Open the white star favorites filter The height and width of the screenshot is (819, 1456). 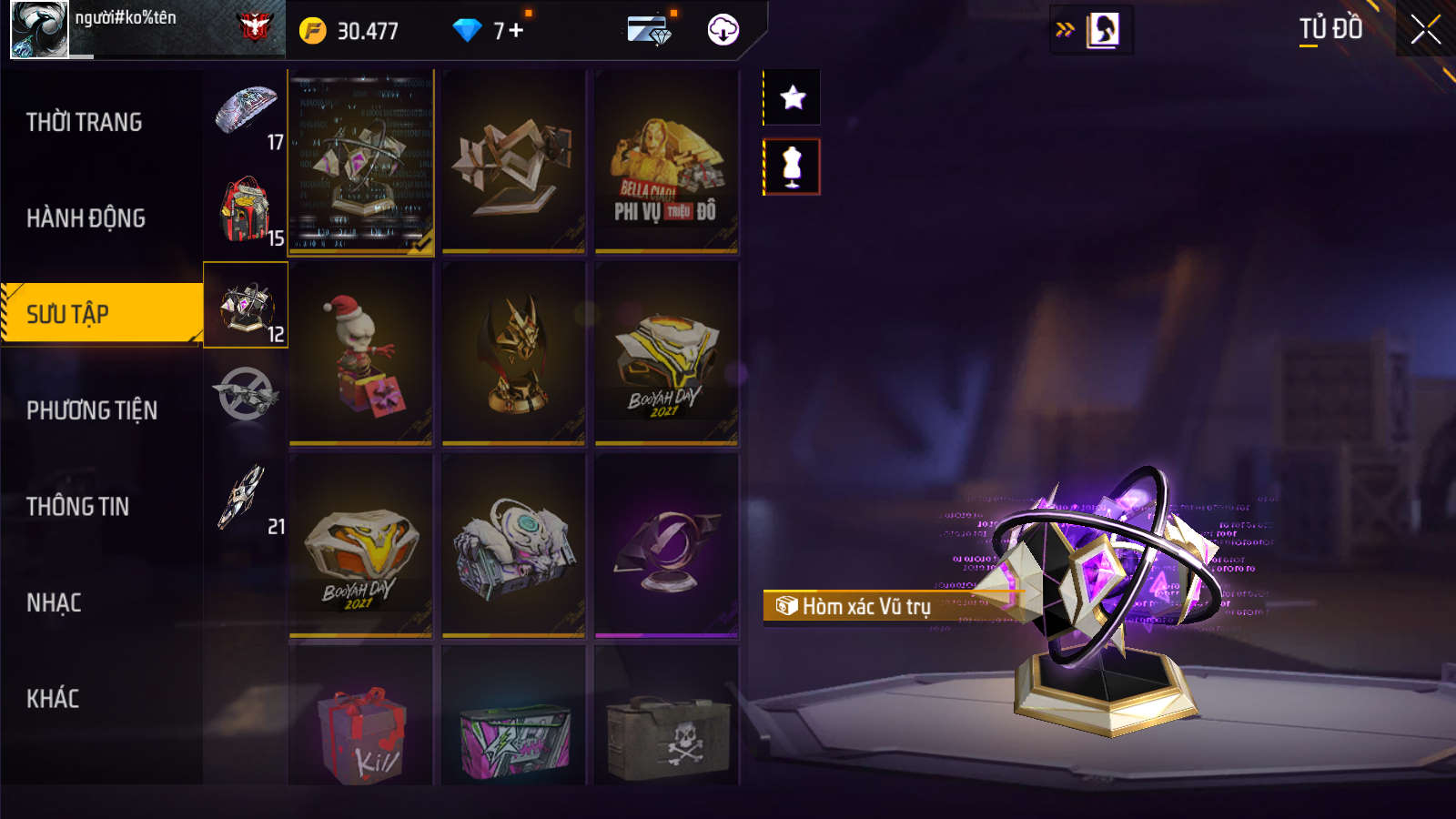tap(793, 97)
